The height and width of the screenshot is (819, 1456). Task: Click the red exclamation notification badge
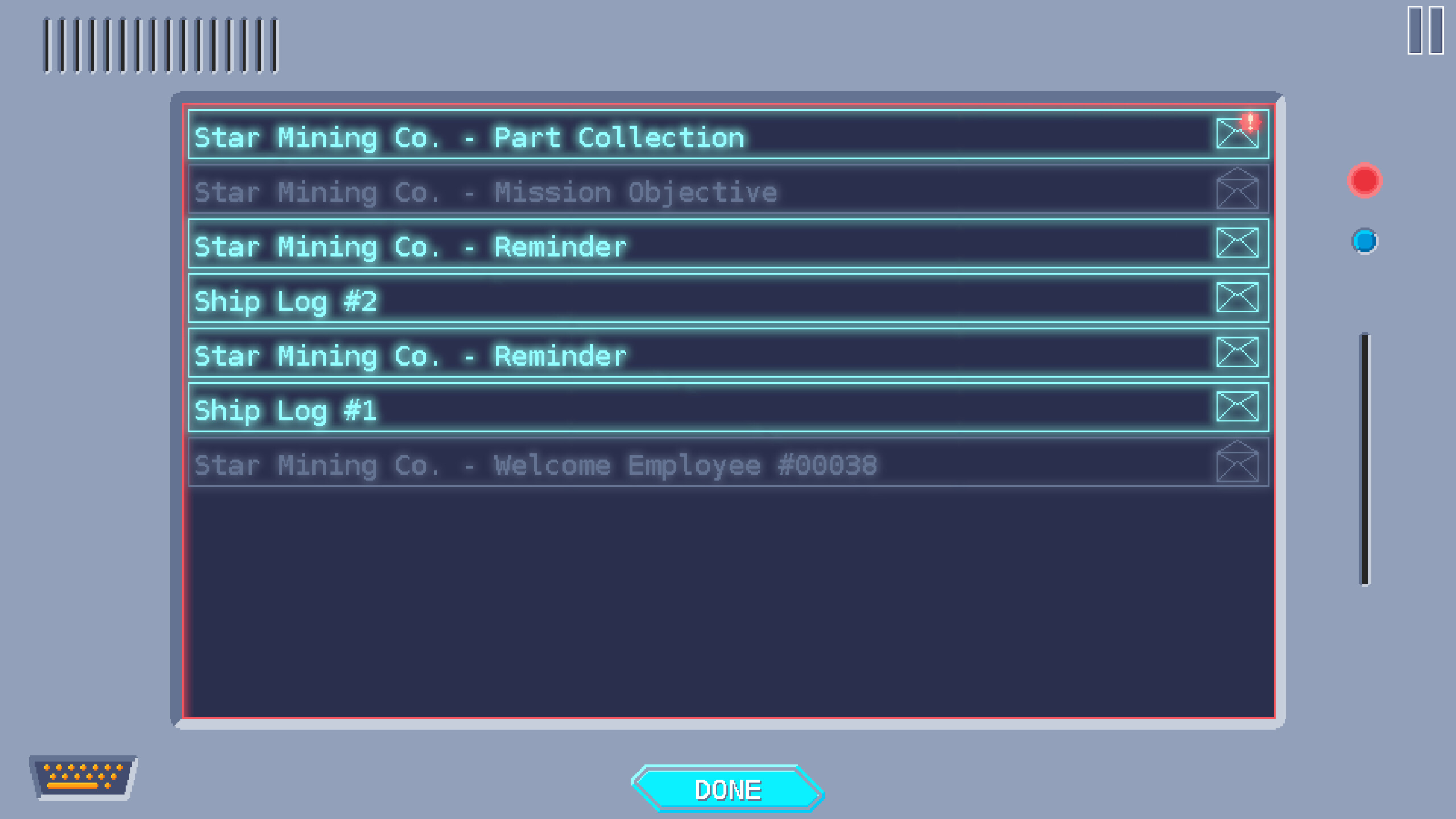[x=1250, y=121]
